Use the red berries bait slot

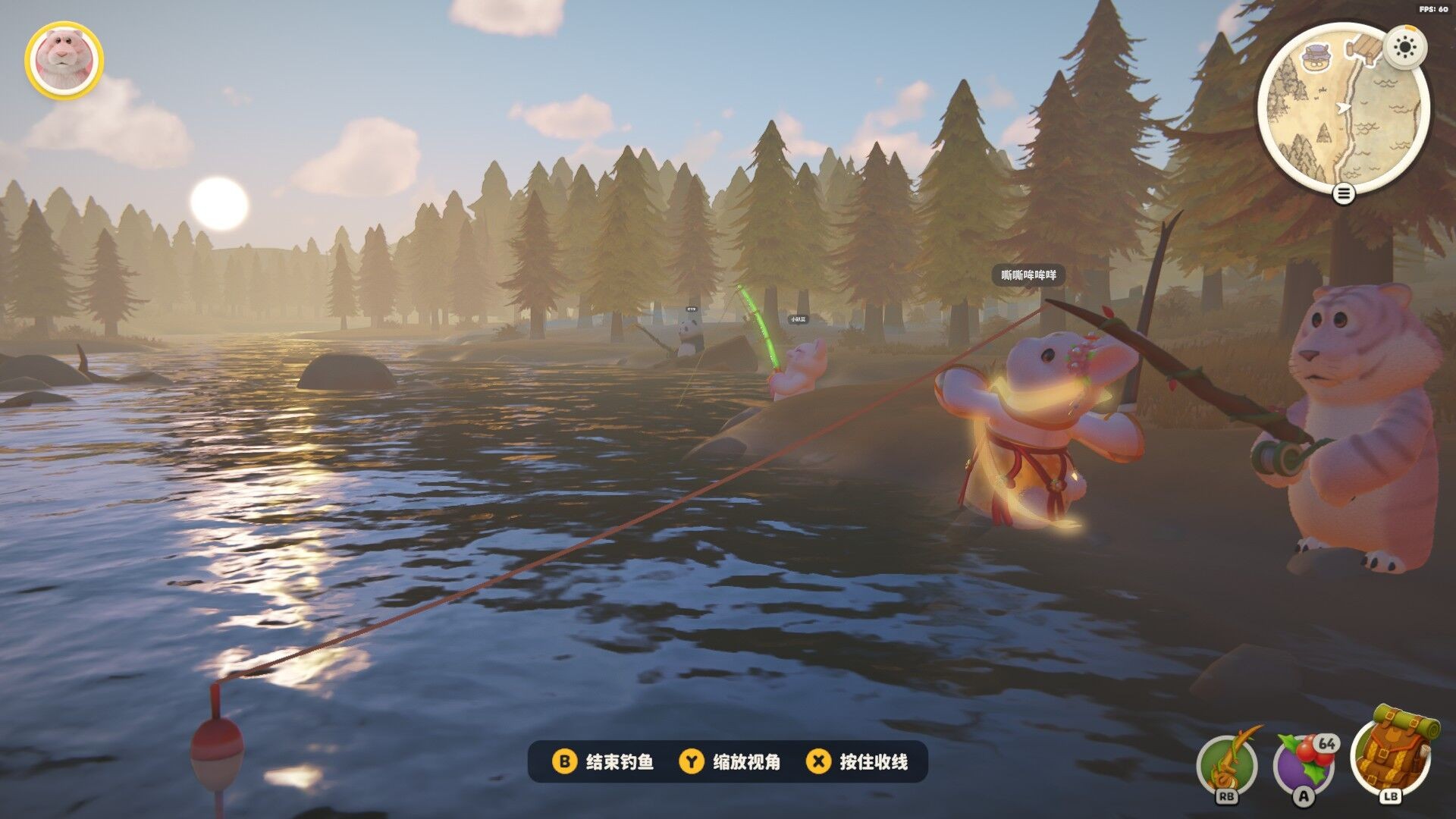1304,764
